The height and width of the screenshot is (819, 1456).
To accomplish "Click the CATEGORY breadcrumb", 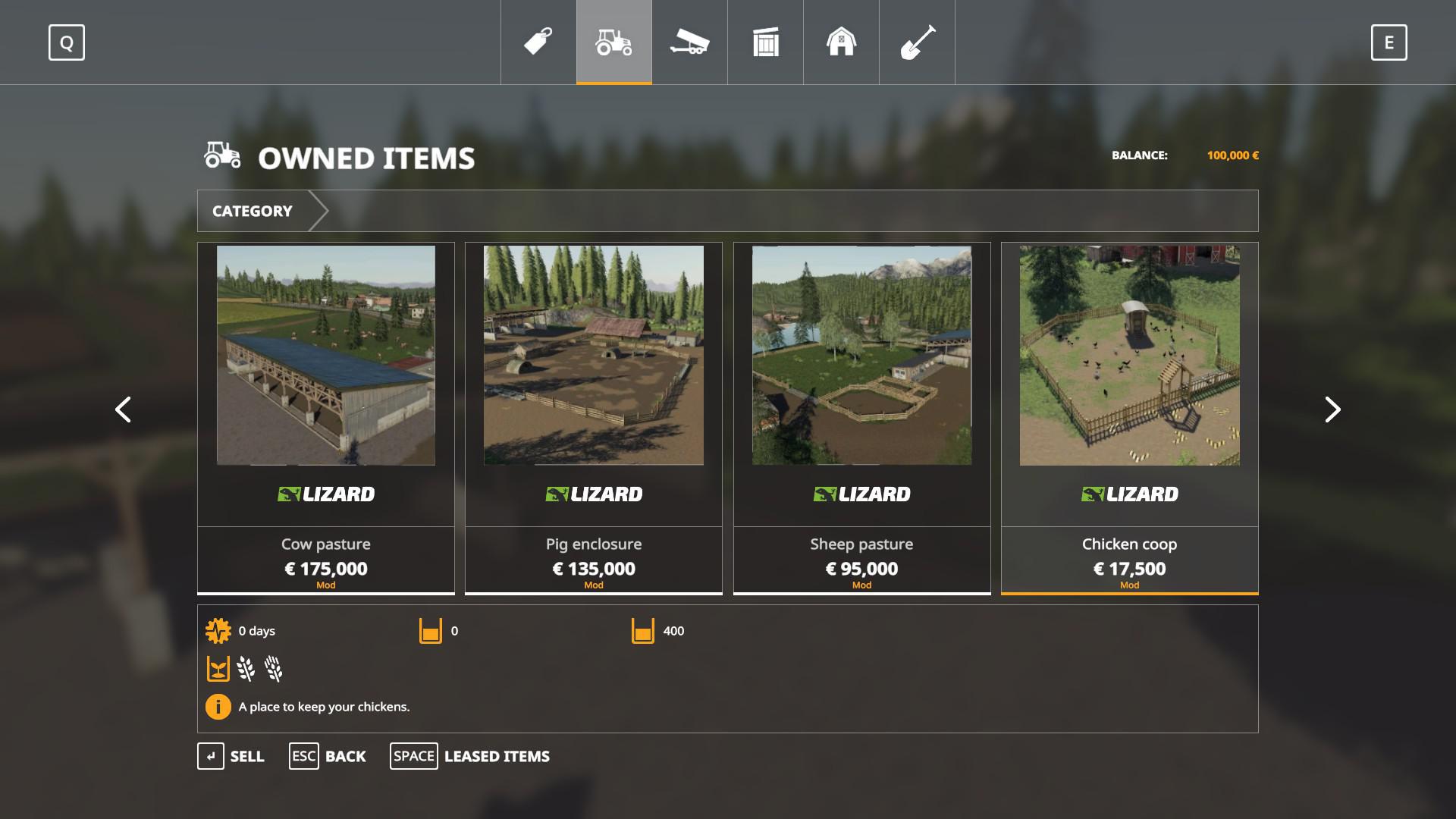I will [253, 211].
